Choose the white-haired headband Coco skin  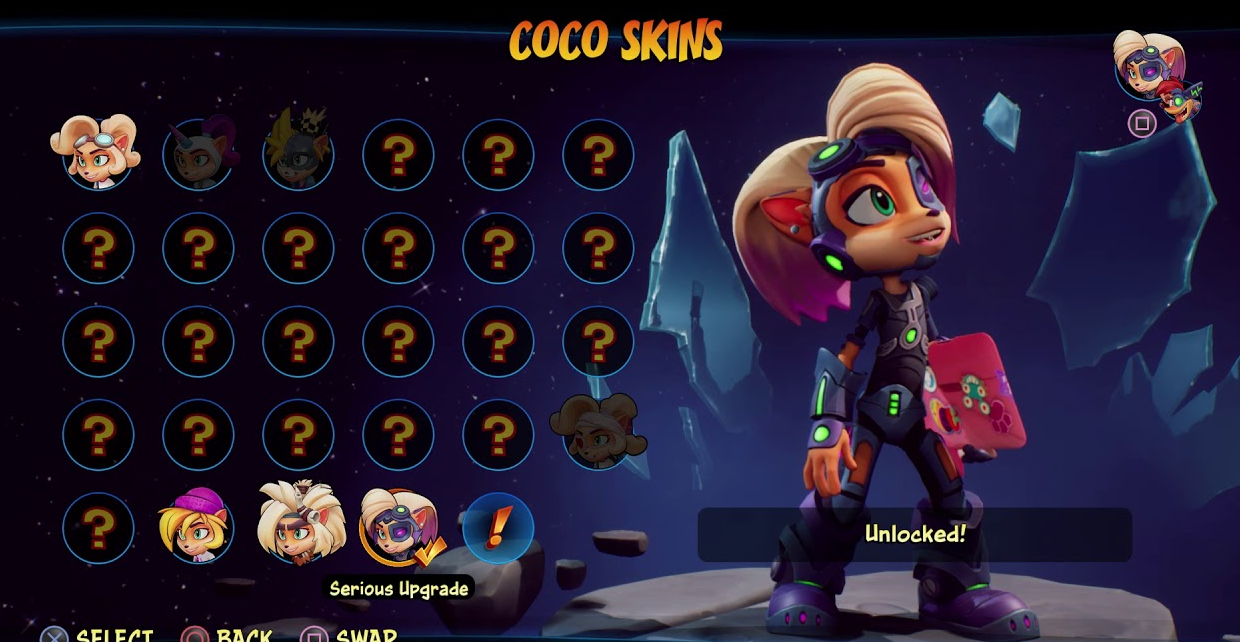tap(299, 524)
